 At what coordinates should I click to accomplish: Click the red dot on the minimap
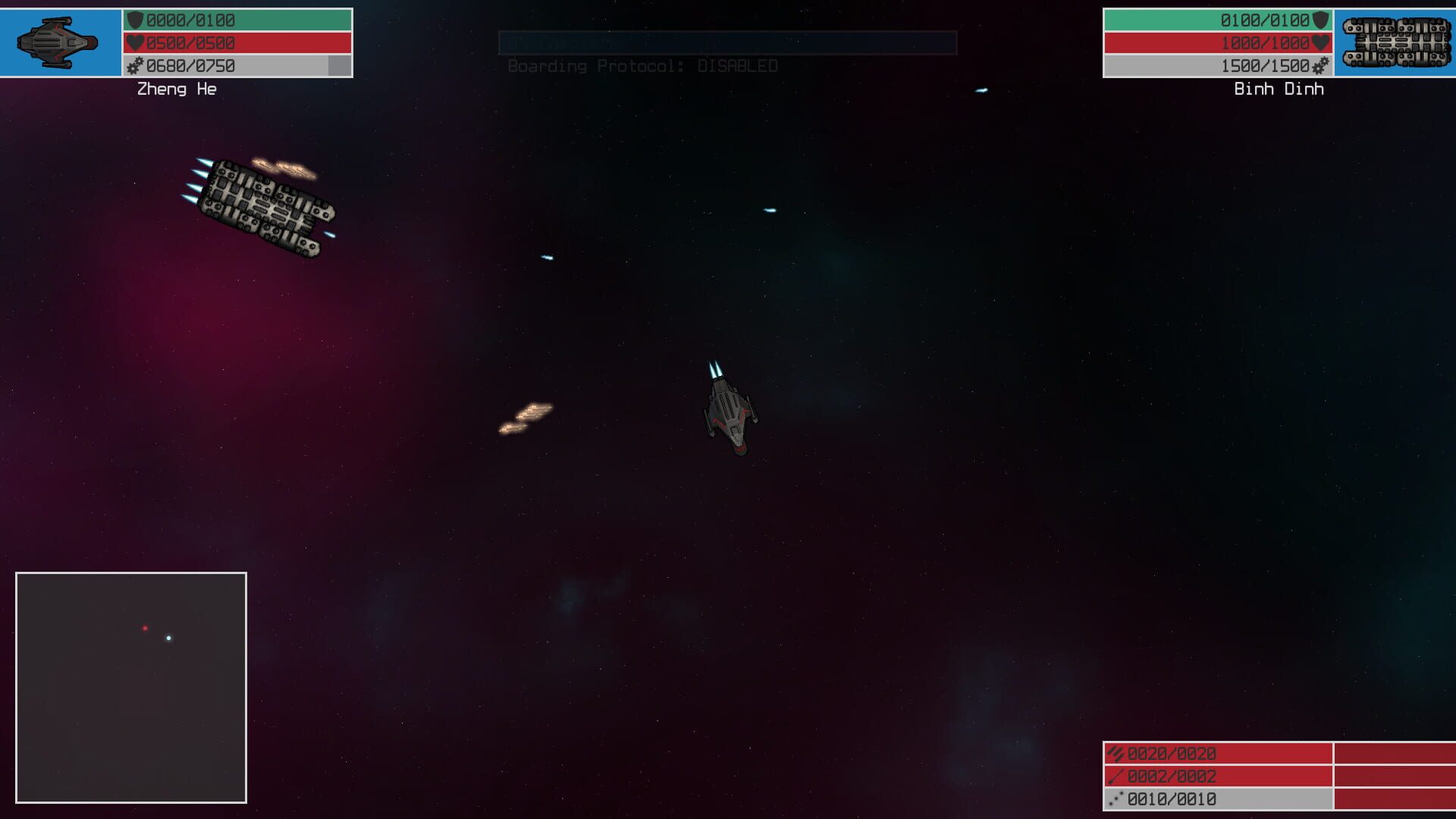click(146, 628)
